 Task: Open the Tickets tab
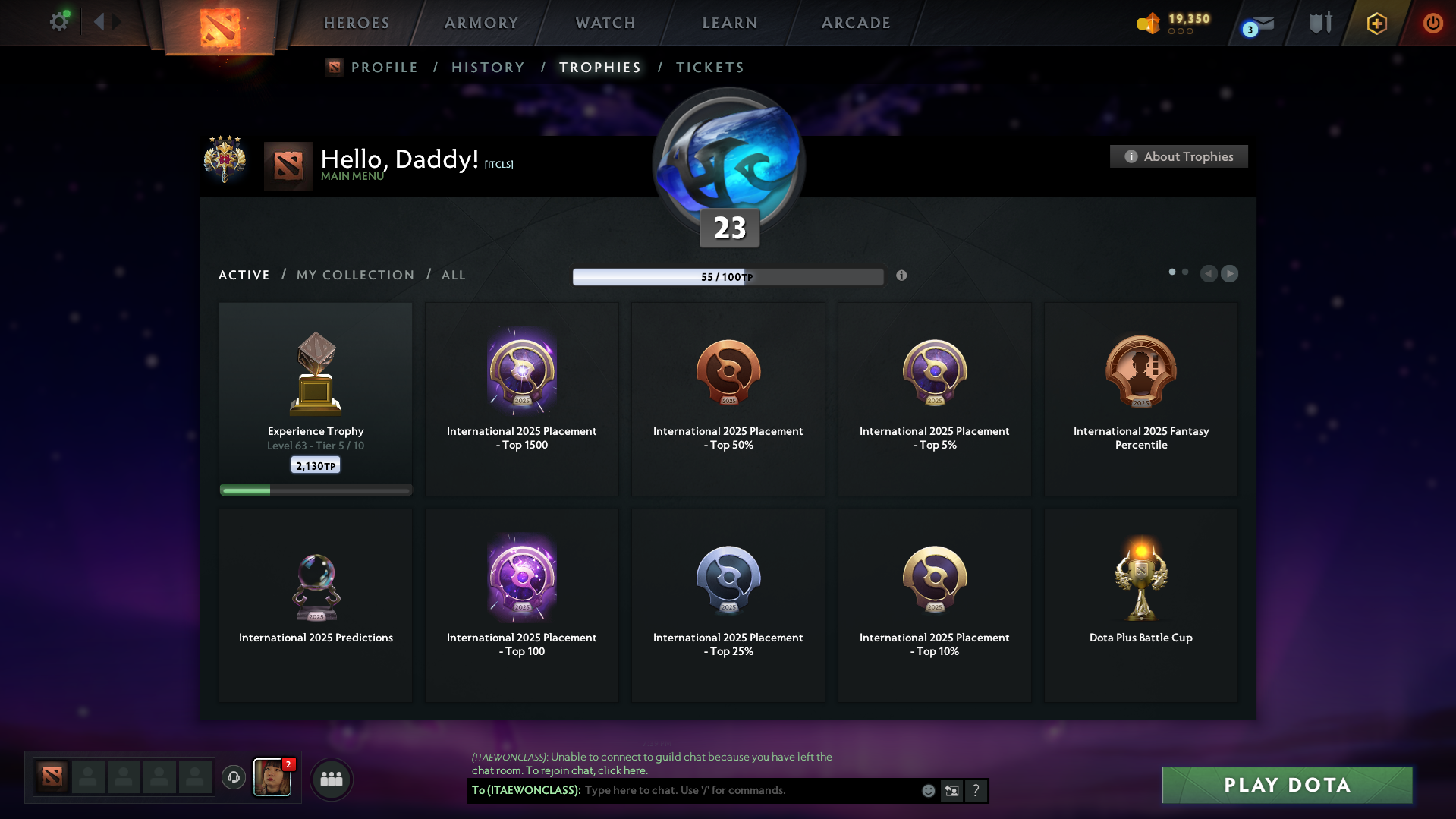point(709,68)
